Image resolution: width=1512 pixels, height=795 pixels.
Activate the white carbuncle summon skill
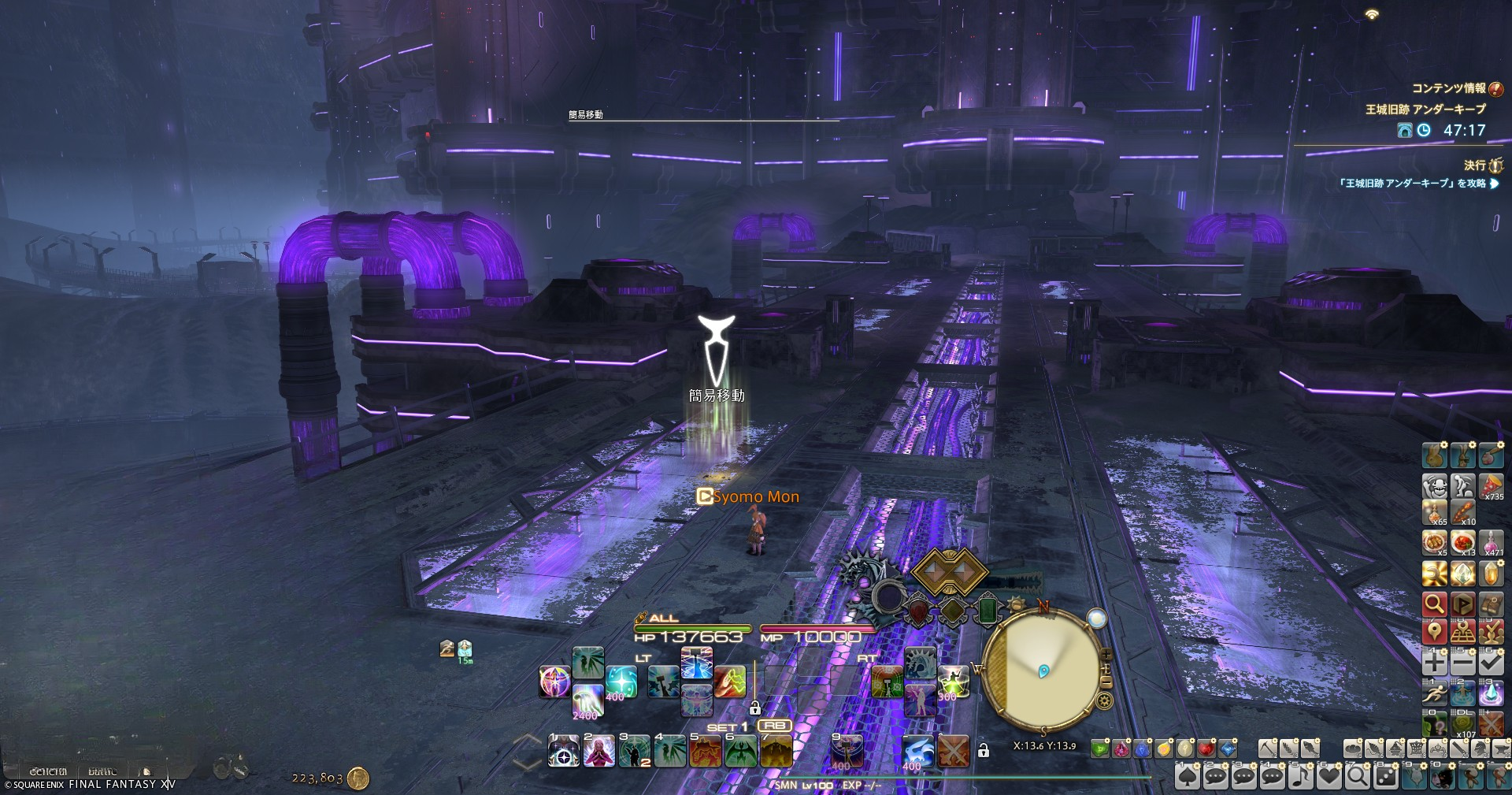[917, 751]
